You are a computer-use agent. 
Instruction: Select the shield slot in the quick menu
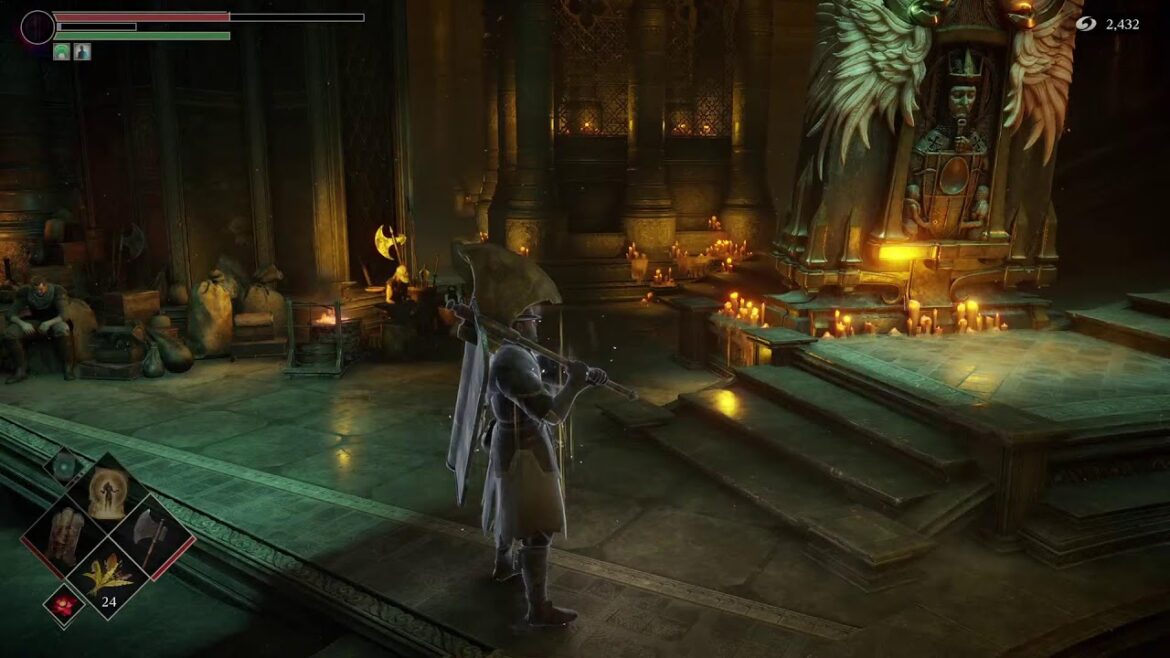pyautogui.click(x=65, y=536)
